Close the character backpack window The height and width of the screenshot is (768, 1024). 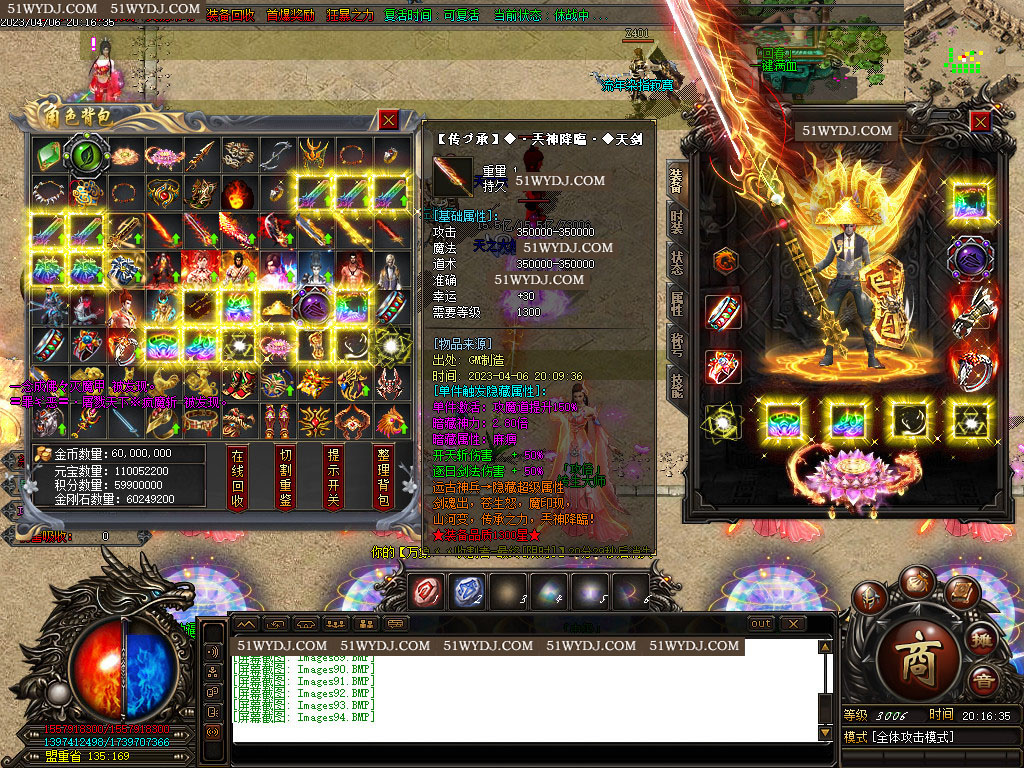389,120
